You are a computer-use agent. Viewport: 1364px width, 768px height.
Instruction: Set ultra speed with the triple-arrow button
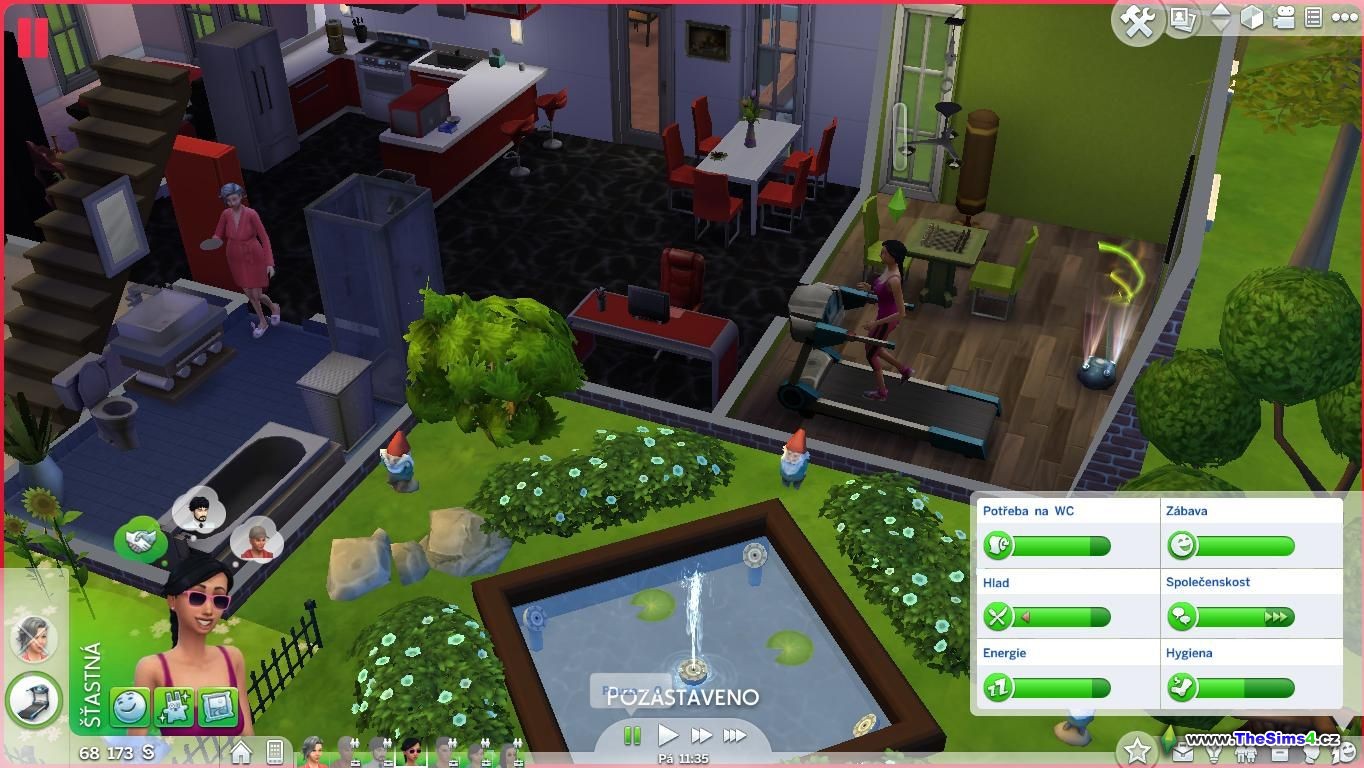pos(735,736)
